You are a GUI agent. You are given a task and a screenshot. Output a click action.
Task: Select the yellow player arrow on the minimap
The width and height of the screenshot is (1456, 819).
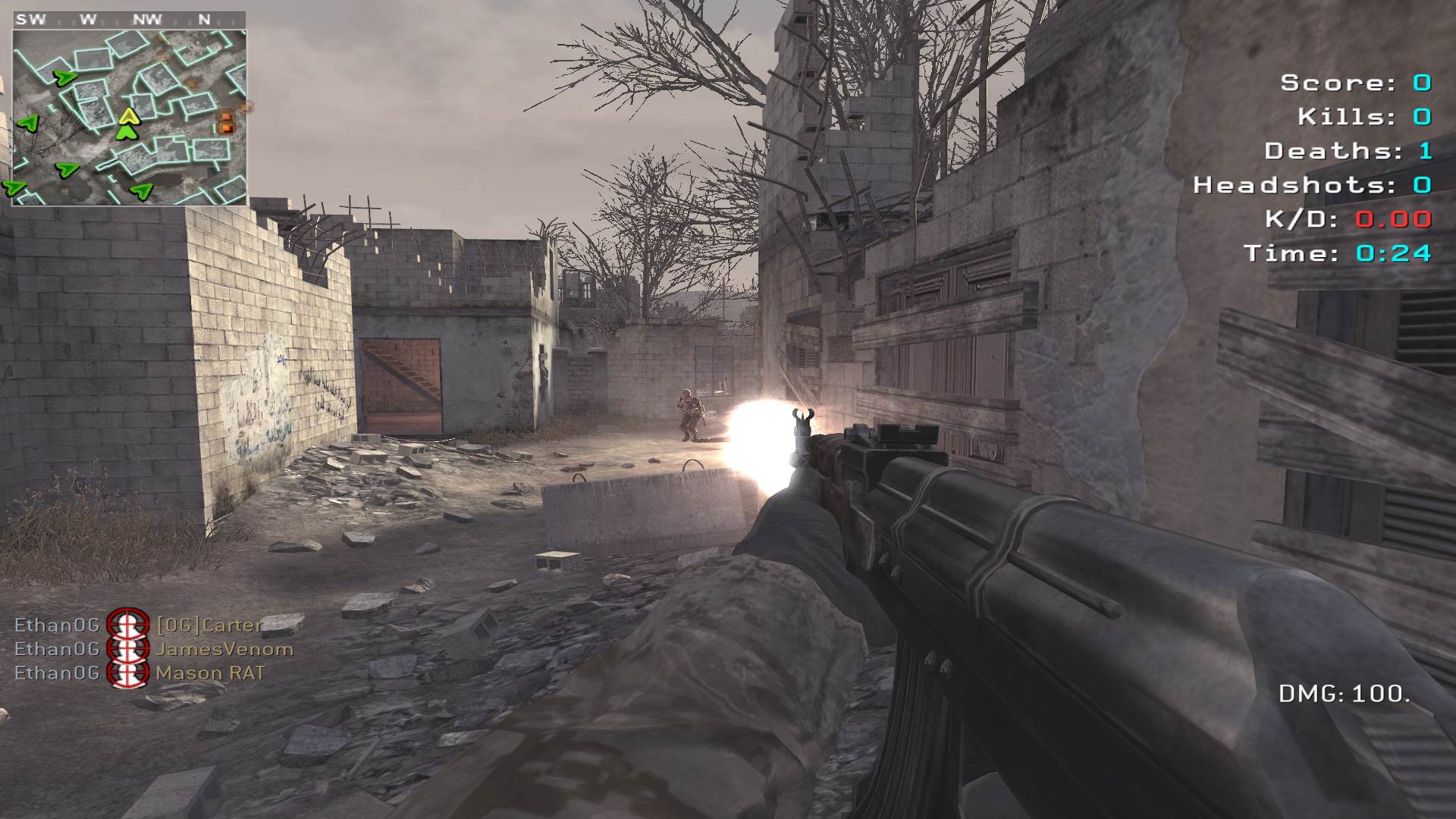tap(128, 116)
